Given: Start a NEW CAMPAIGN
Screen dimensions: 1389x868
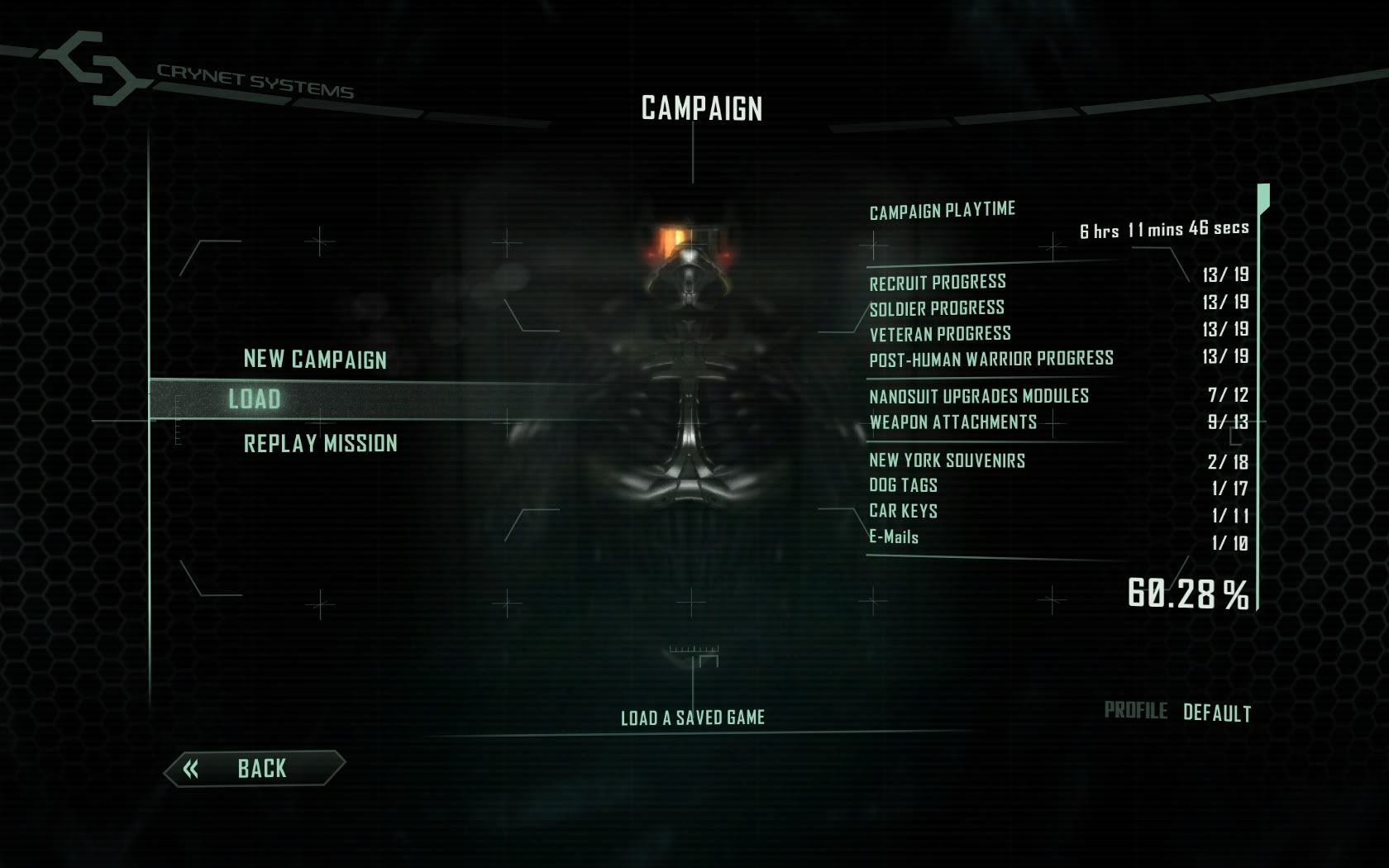Looking at the screenshot, I should click(315, 360).
